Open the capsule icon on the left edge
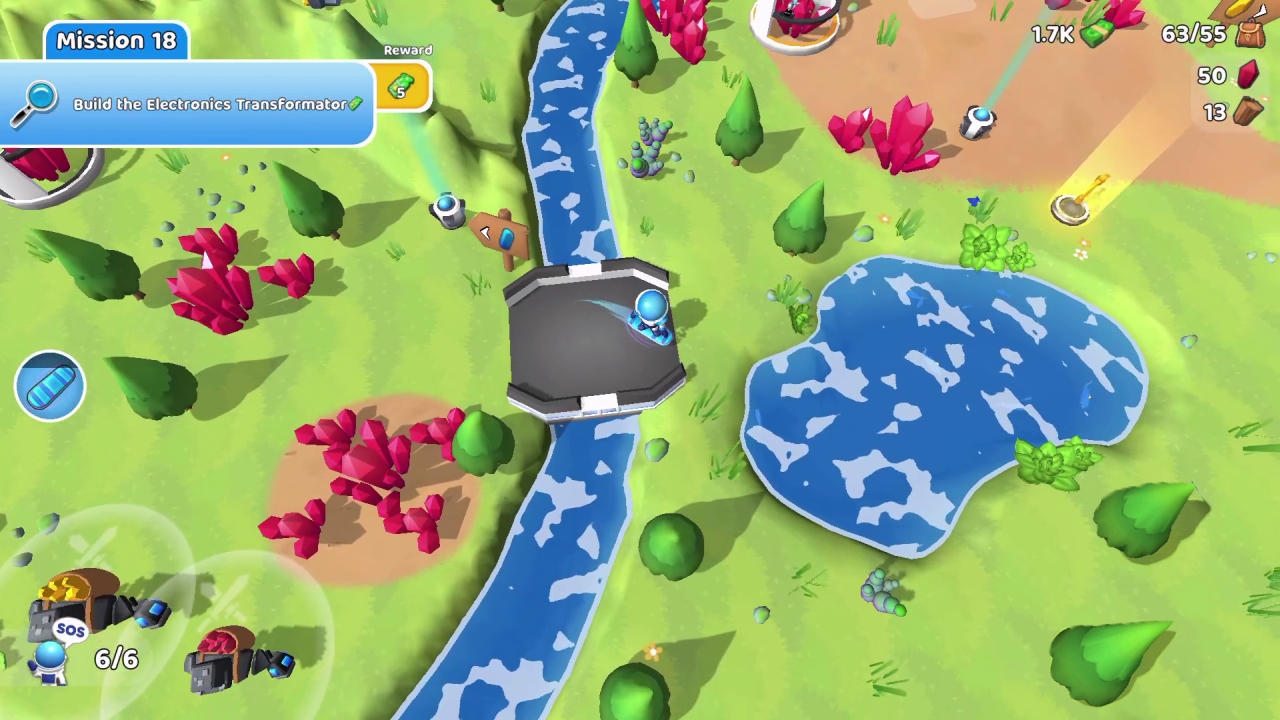The height and width of the screenshot is (720, 1280). tap(50, 385)
